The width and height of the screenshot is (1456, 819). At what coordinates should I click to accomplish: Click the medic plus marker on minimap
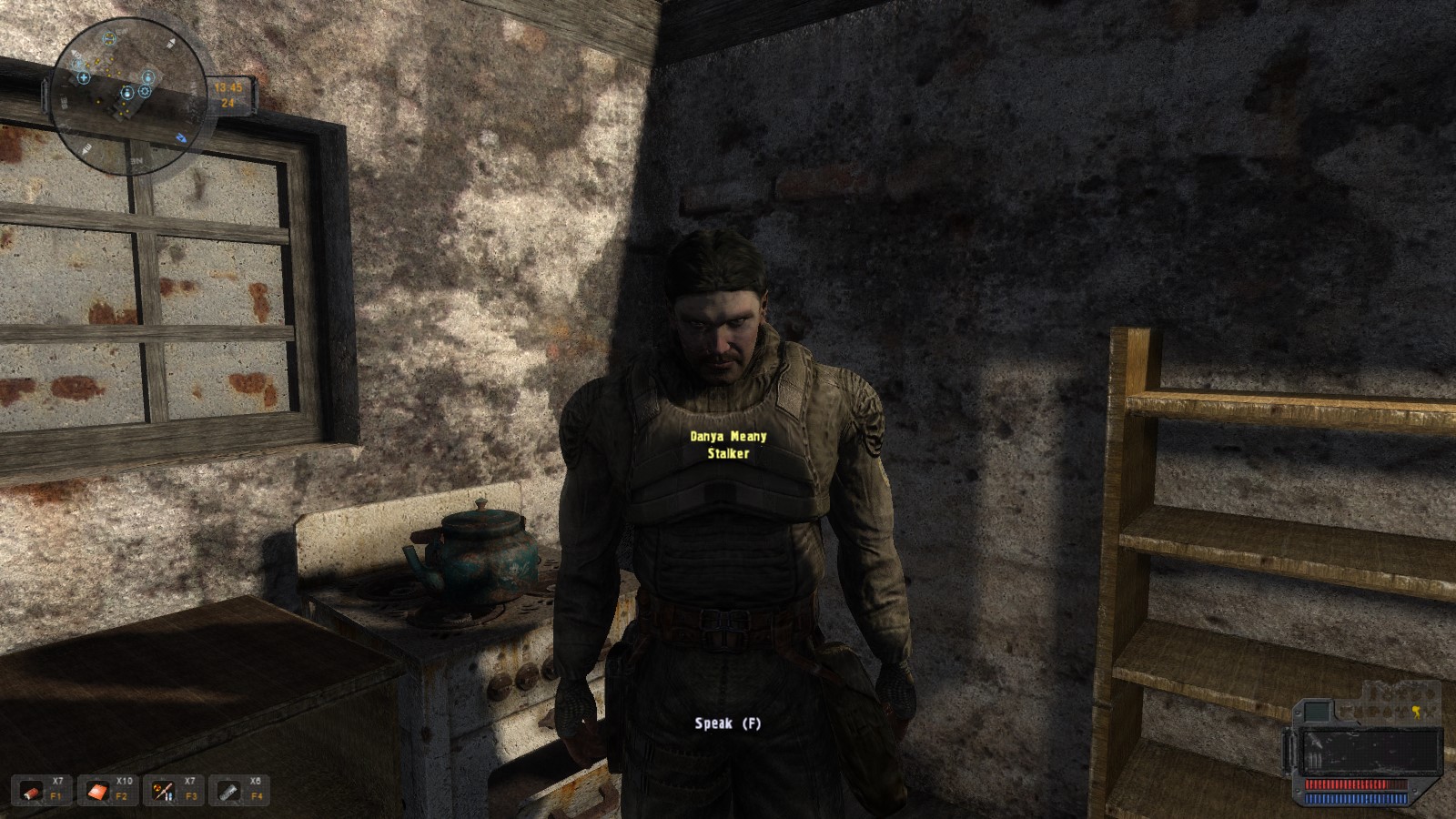pyautogui.click(x=84, y=78)
